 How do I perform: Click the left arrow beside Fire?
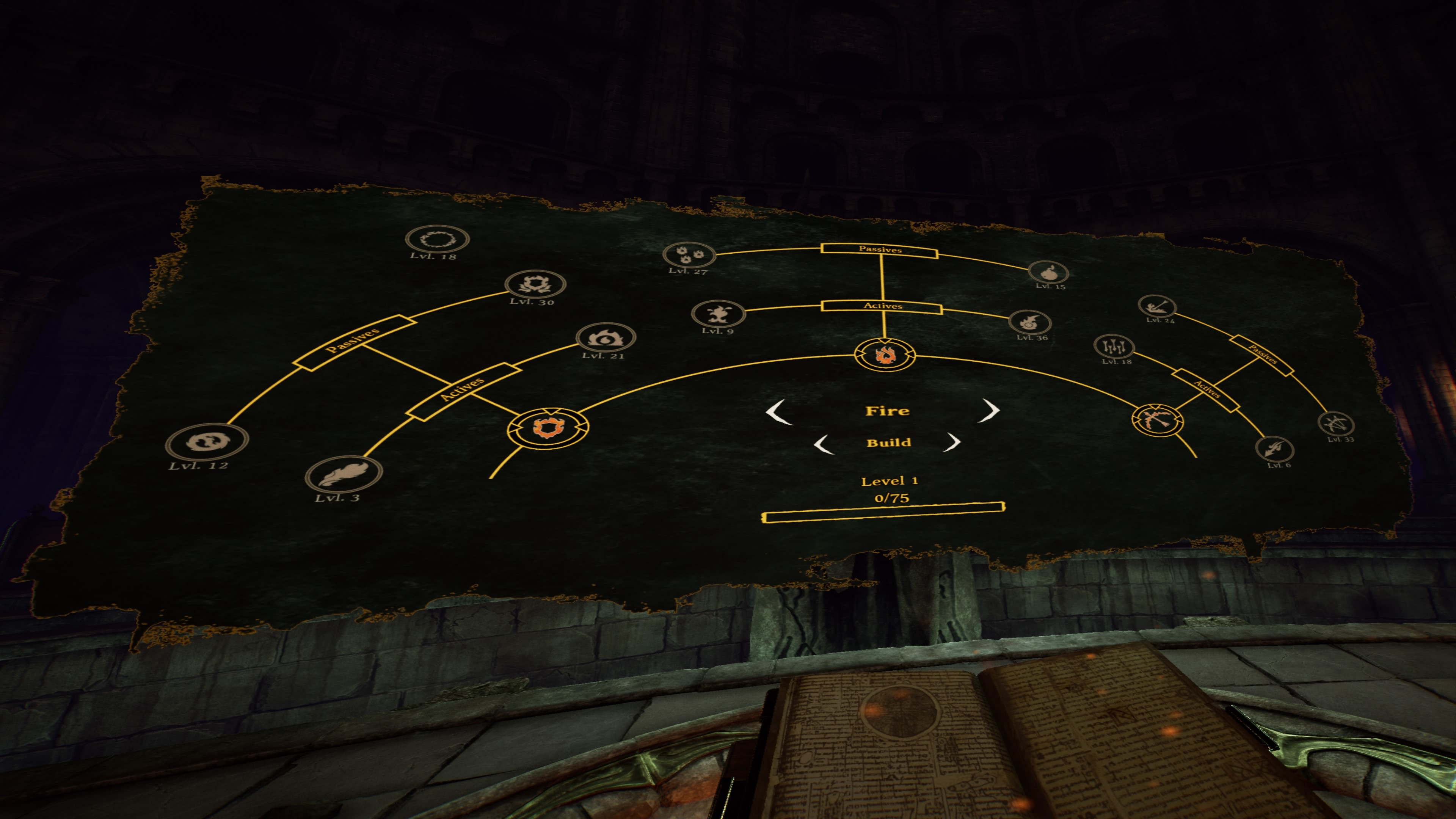(x=778, y=411)
